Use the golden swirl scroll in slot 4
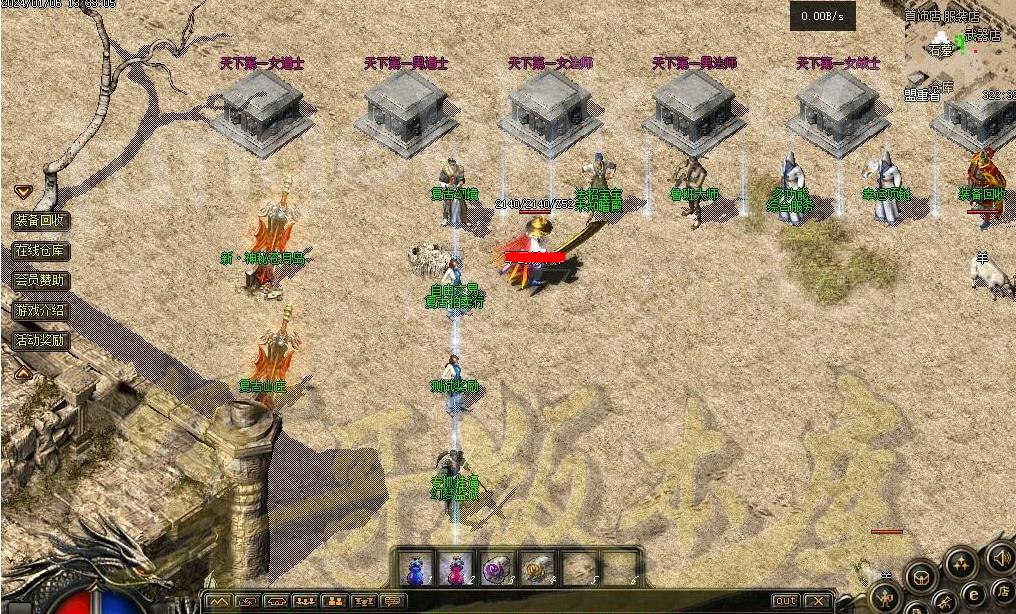This screenshot has width=1016, height=614. pyautogui.click(x=535, y=569)
